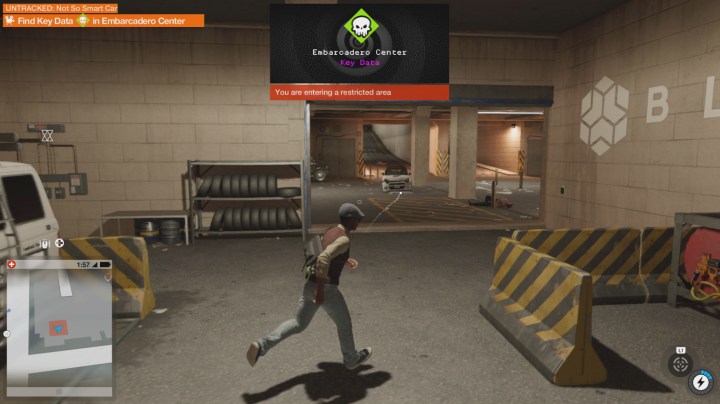
Task: Click the lightning bolt hacking botnet icon
Action: pyautogui.click(x=701, y=382)
